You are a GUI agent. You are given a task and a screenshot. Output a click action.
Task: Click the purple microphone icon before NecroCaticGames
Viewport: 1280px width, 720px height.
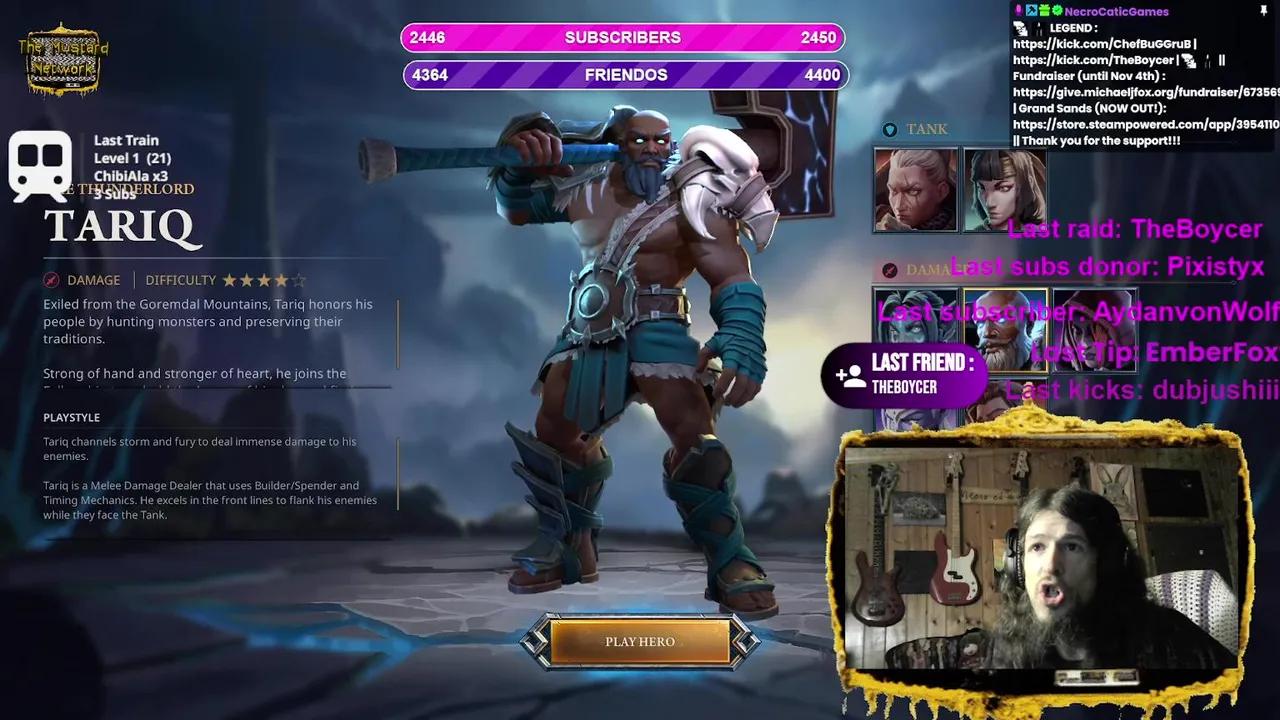point(1019,11)
